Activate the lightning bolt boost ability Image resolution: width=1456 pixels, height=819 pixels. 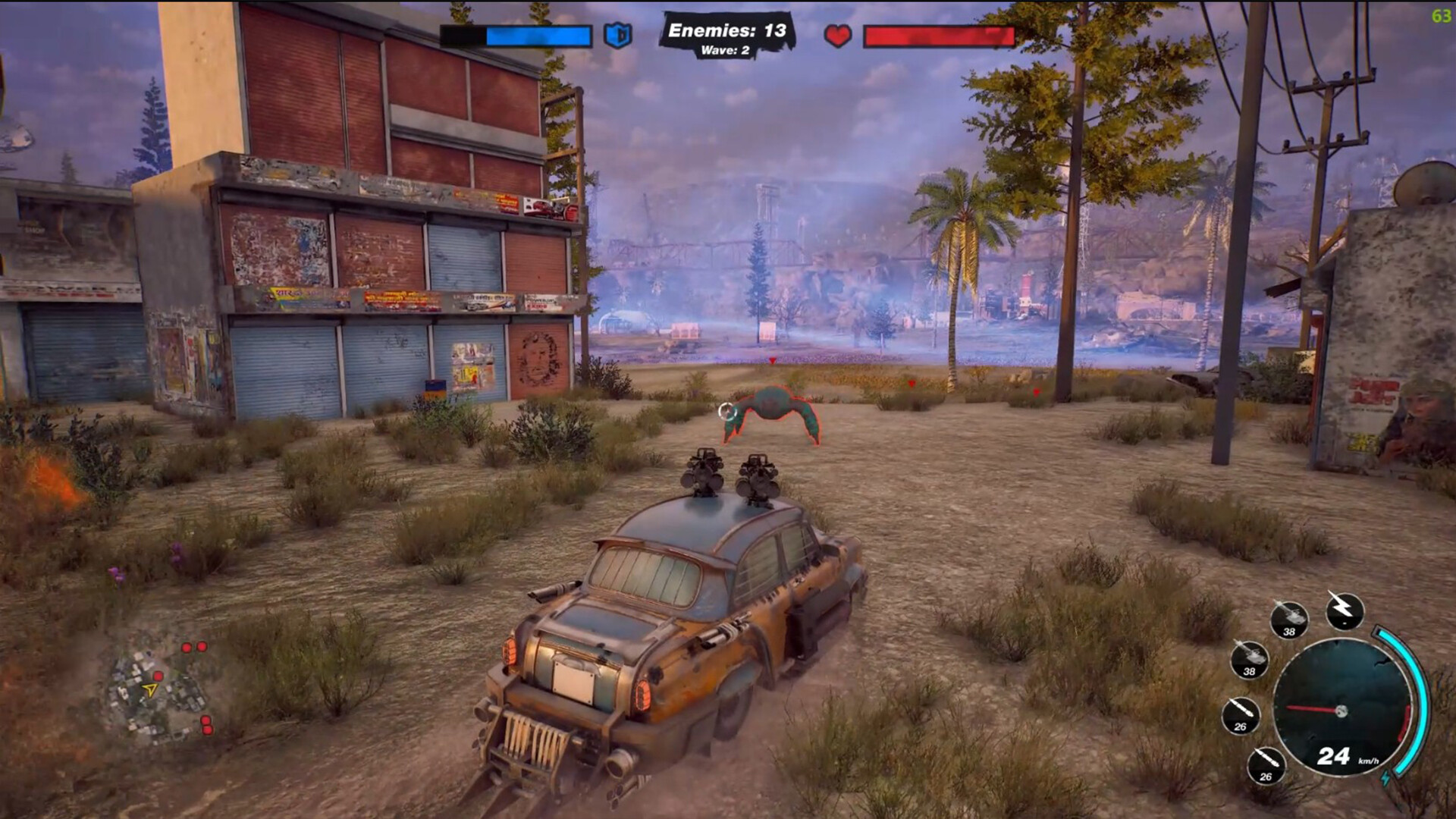pos(1345,610)
